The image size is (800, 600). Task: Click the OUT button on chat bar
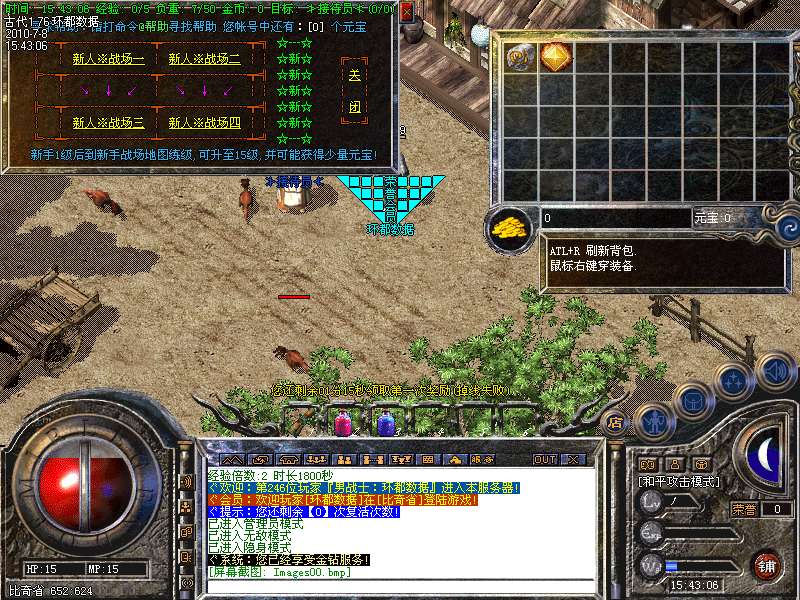click(544, 460)
